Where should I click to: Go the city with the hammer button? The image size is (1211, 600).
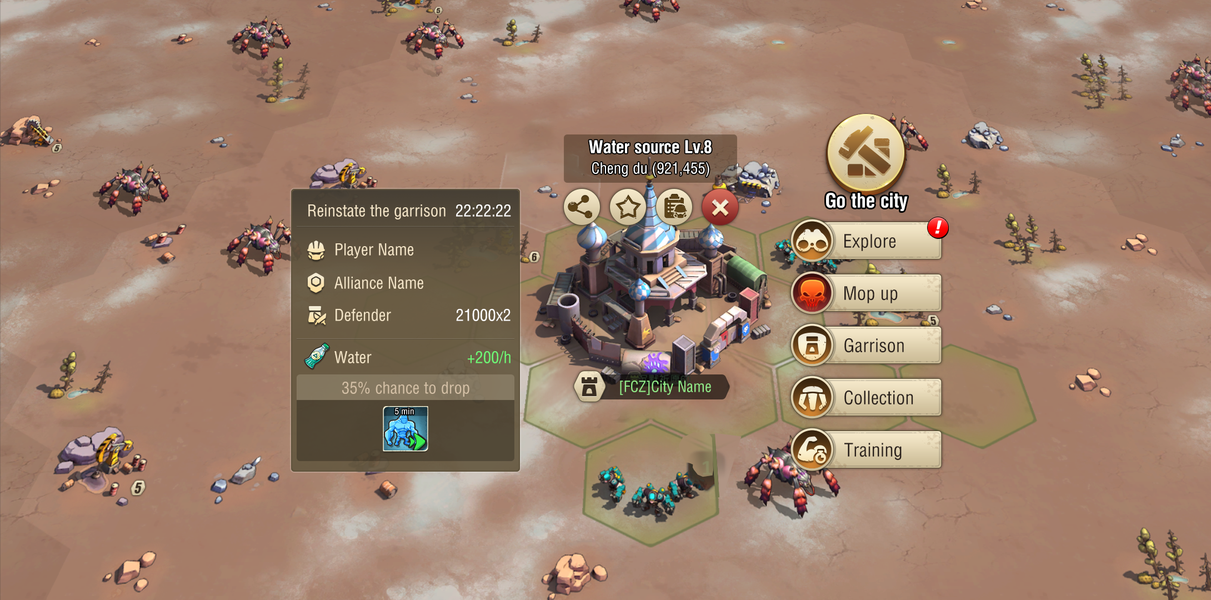pyautogui.click(x=866, y=154)
